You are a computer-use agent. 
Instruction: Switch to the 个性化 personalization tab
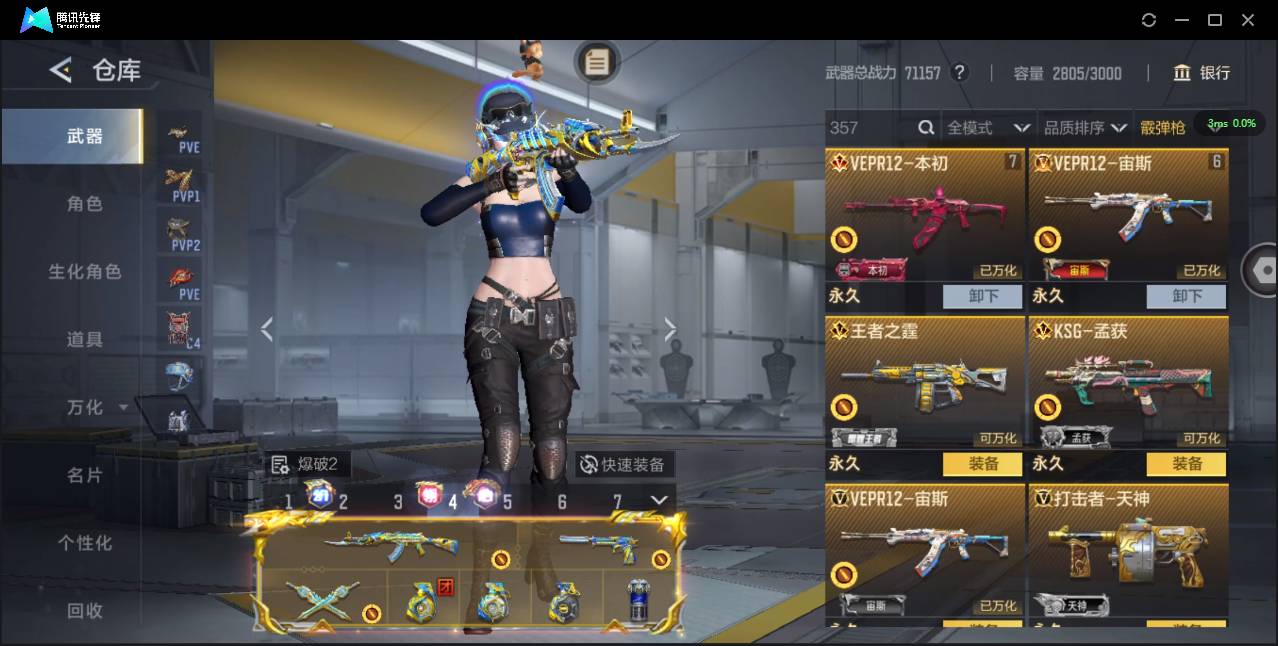click(85, 543)
